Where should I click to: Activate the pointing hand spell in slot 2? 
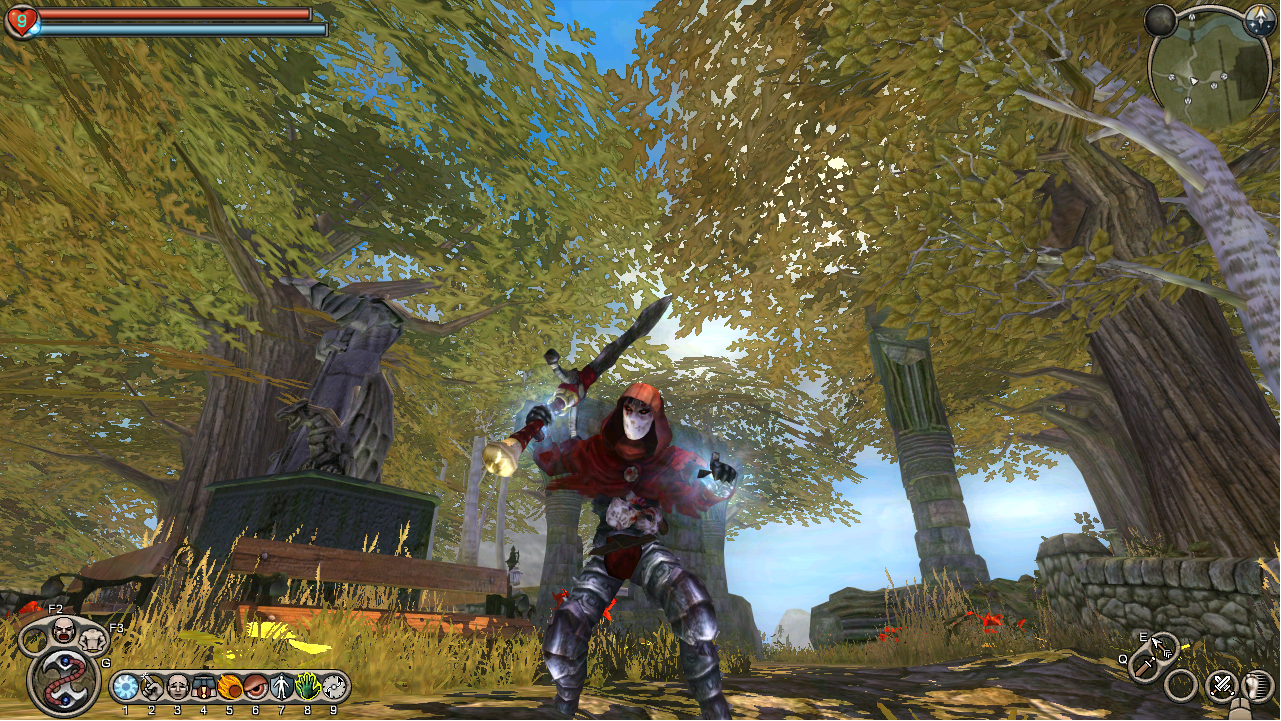coord(152,687)
